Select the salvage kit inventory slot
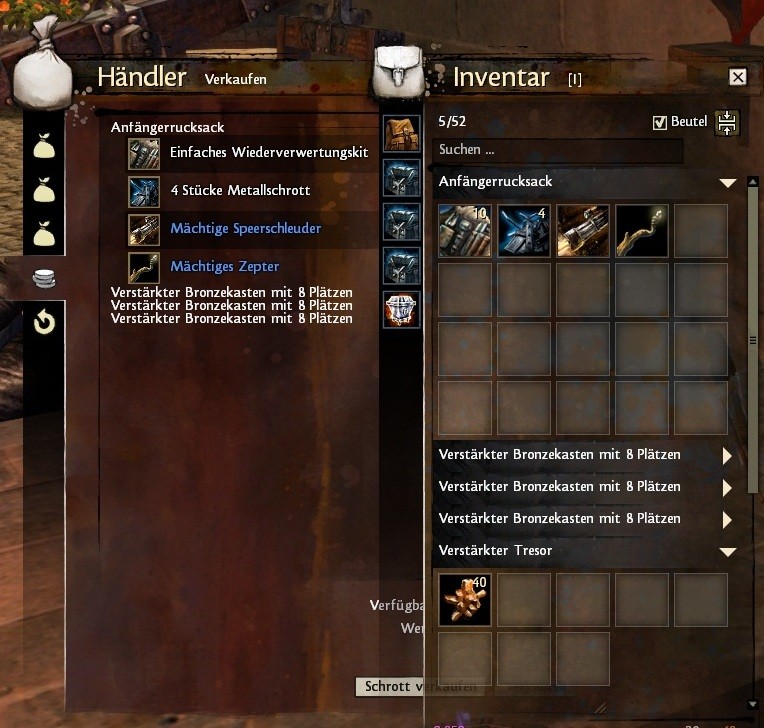764x728 pixels. (464, 231)
